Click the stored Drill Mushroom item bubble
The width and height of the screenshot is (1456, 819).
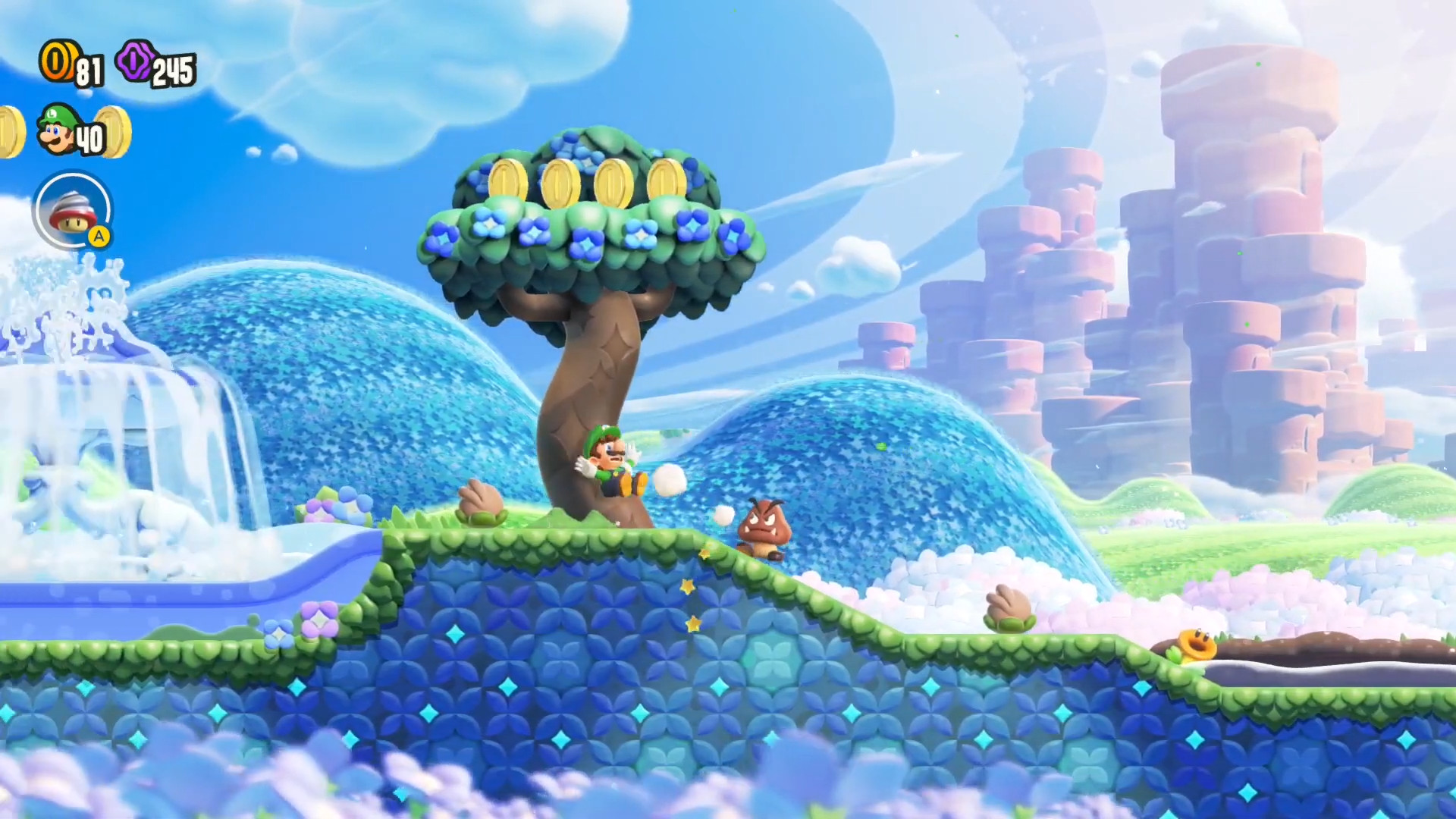[74, 212]
